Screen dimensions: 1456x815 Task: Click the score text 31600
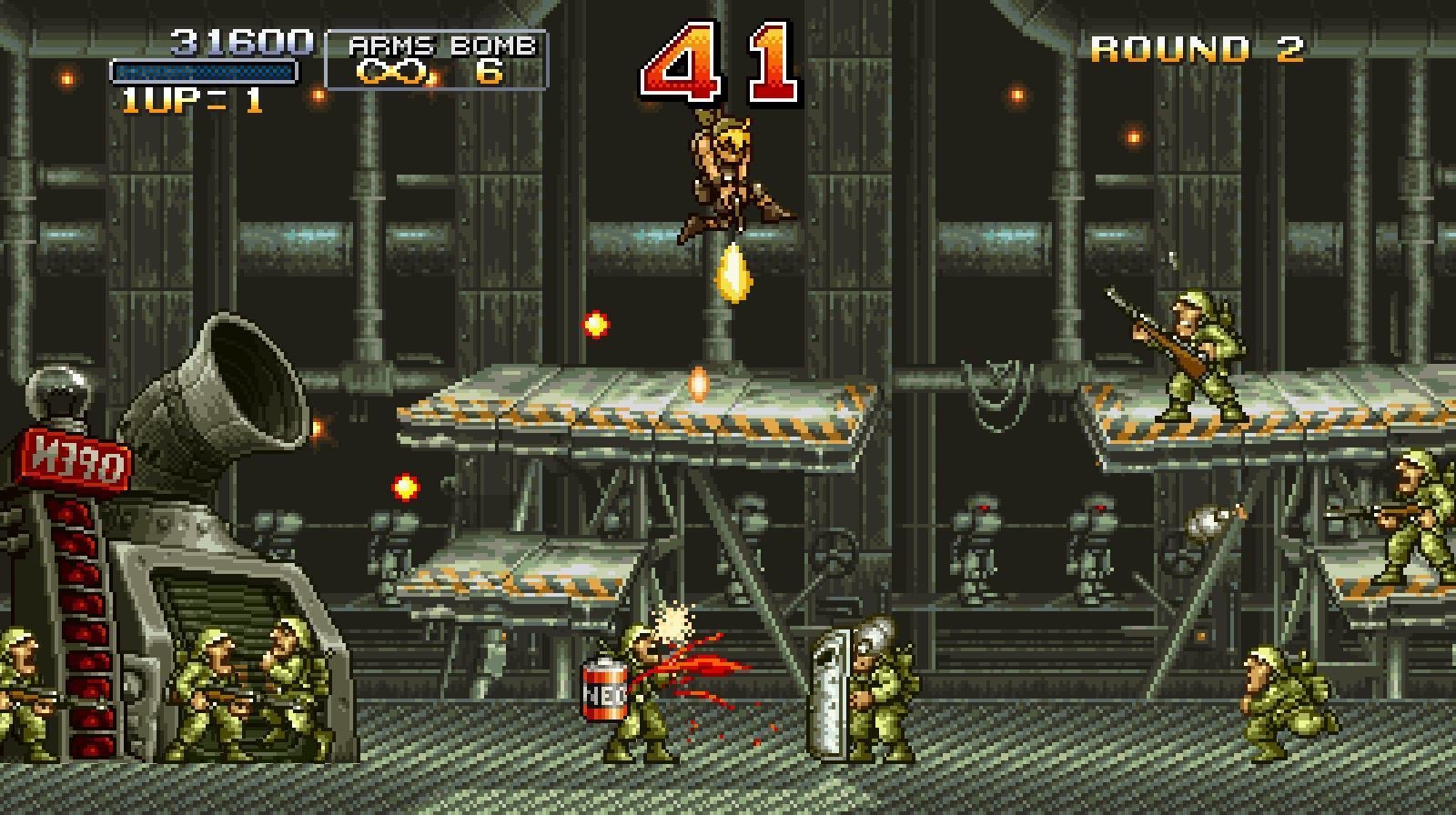(x=241, y=41)
